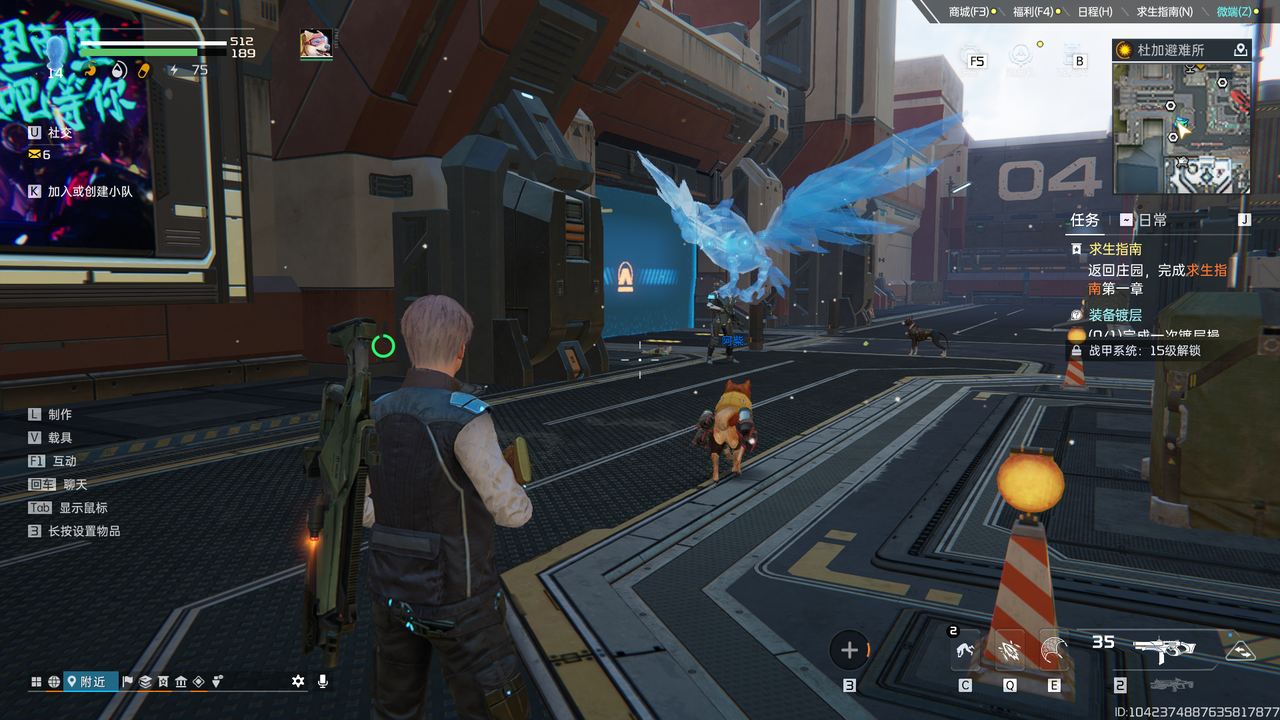The width and height of the screenshot is (1280, 720).
Task: Open the 日程 schedule menu
Action: 1094,12
